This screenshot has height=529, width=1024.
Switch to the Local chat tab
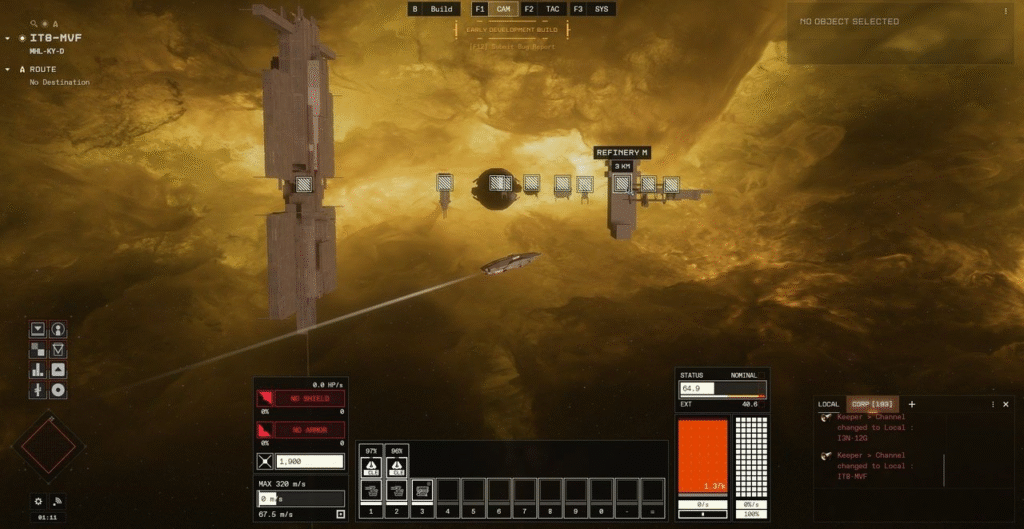tap(829, 404)
